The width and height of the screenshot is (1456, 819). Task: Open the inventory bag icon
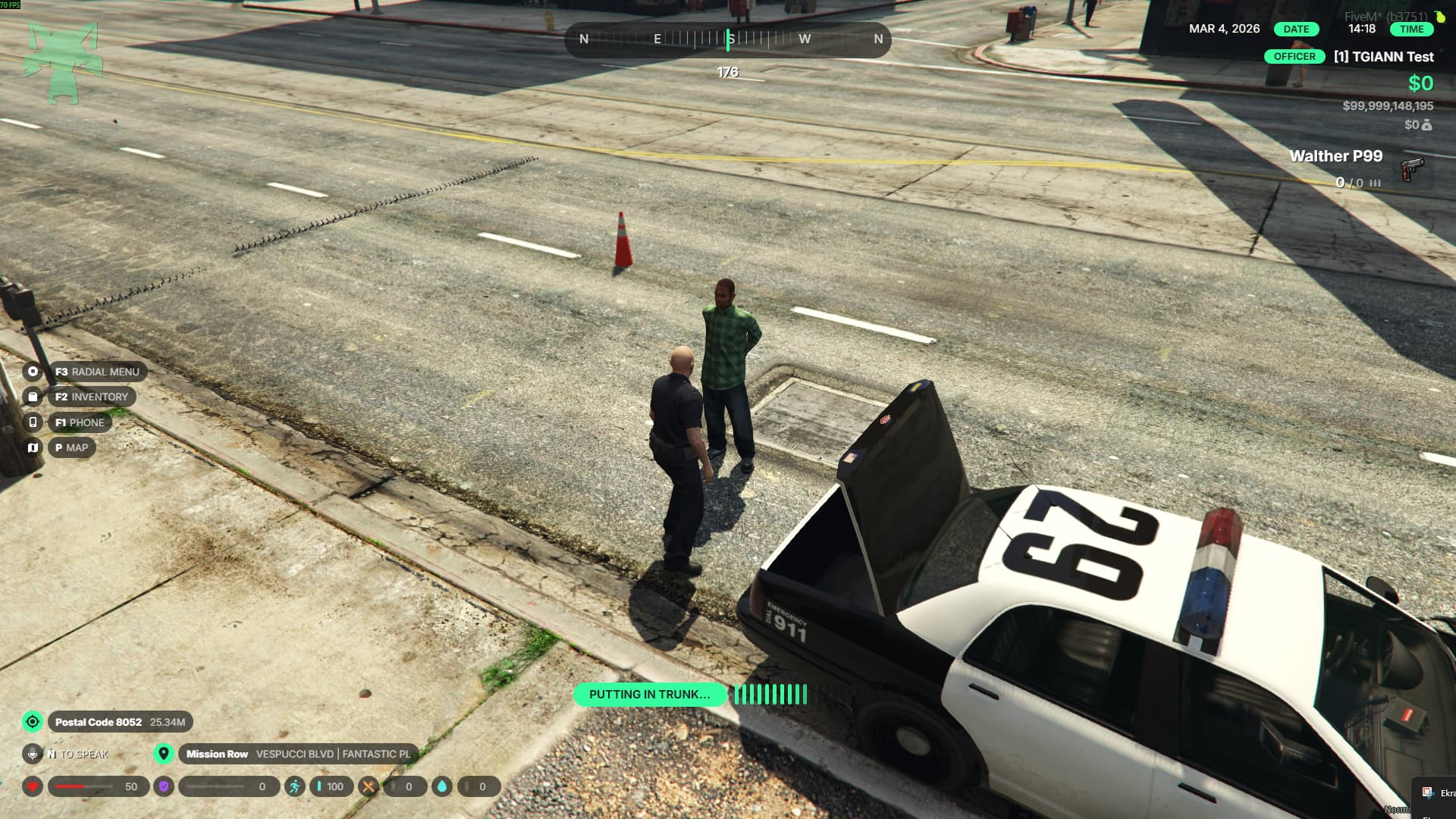pyautogui.click(x=33, y=397)
